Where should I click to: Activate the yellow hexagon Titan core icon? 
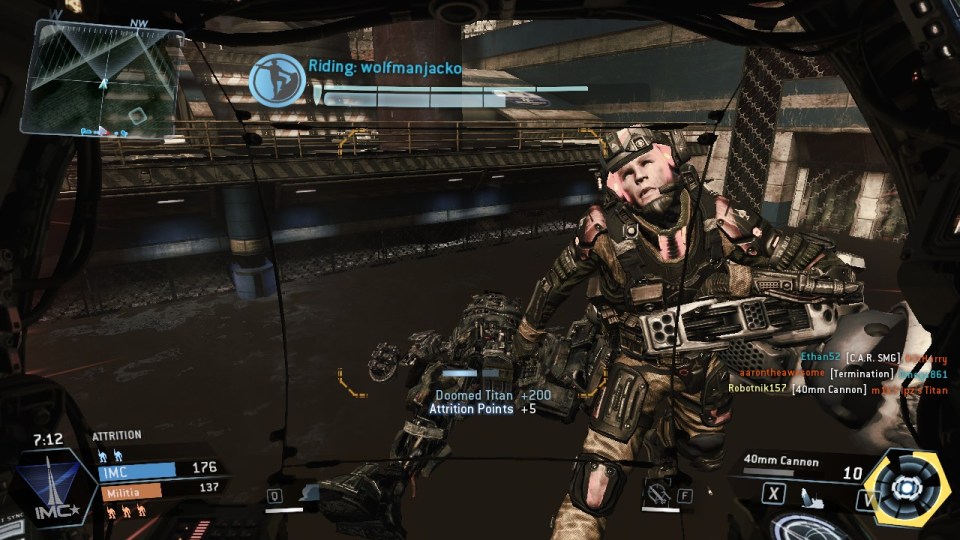coord(905,487)
